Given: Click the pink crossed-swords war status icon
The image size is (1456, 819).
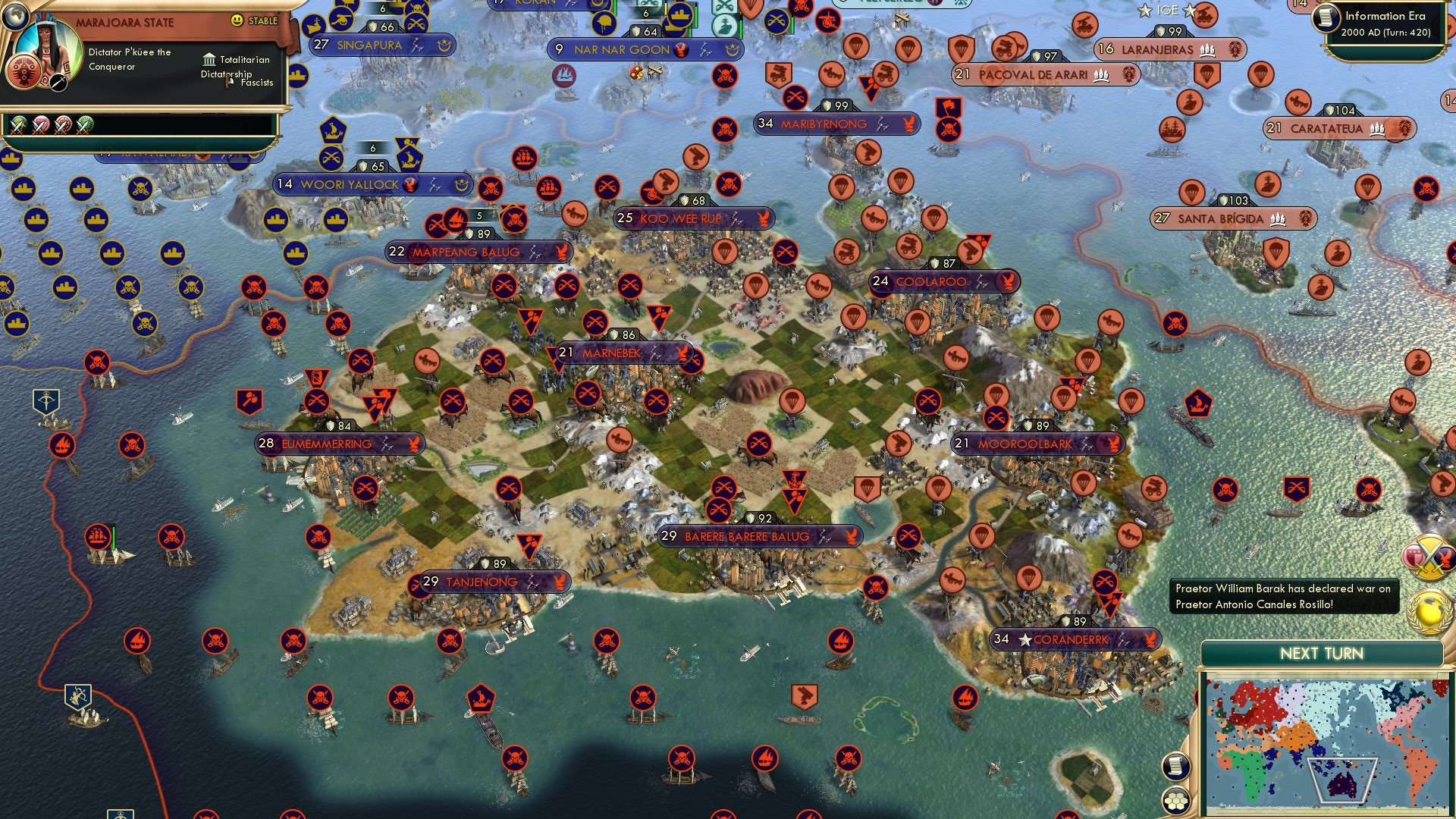Looking at the screenshot, I should (x=39, y=124).
